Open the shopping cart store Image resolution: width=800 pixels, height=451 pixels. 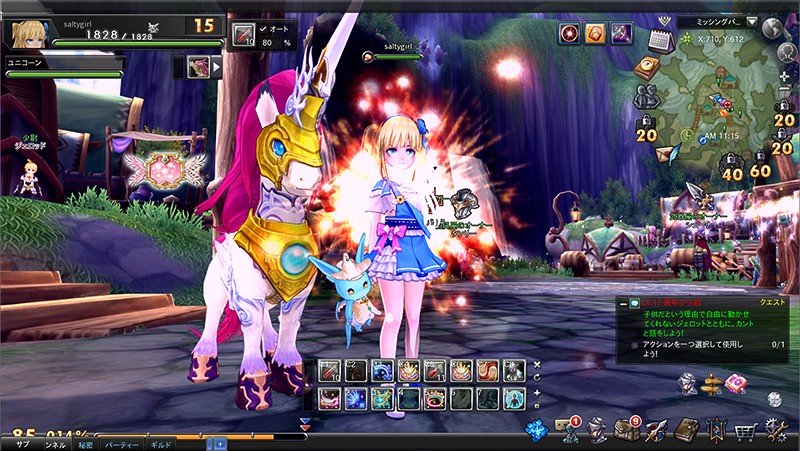click(745, 432)
